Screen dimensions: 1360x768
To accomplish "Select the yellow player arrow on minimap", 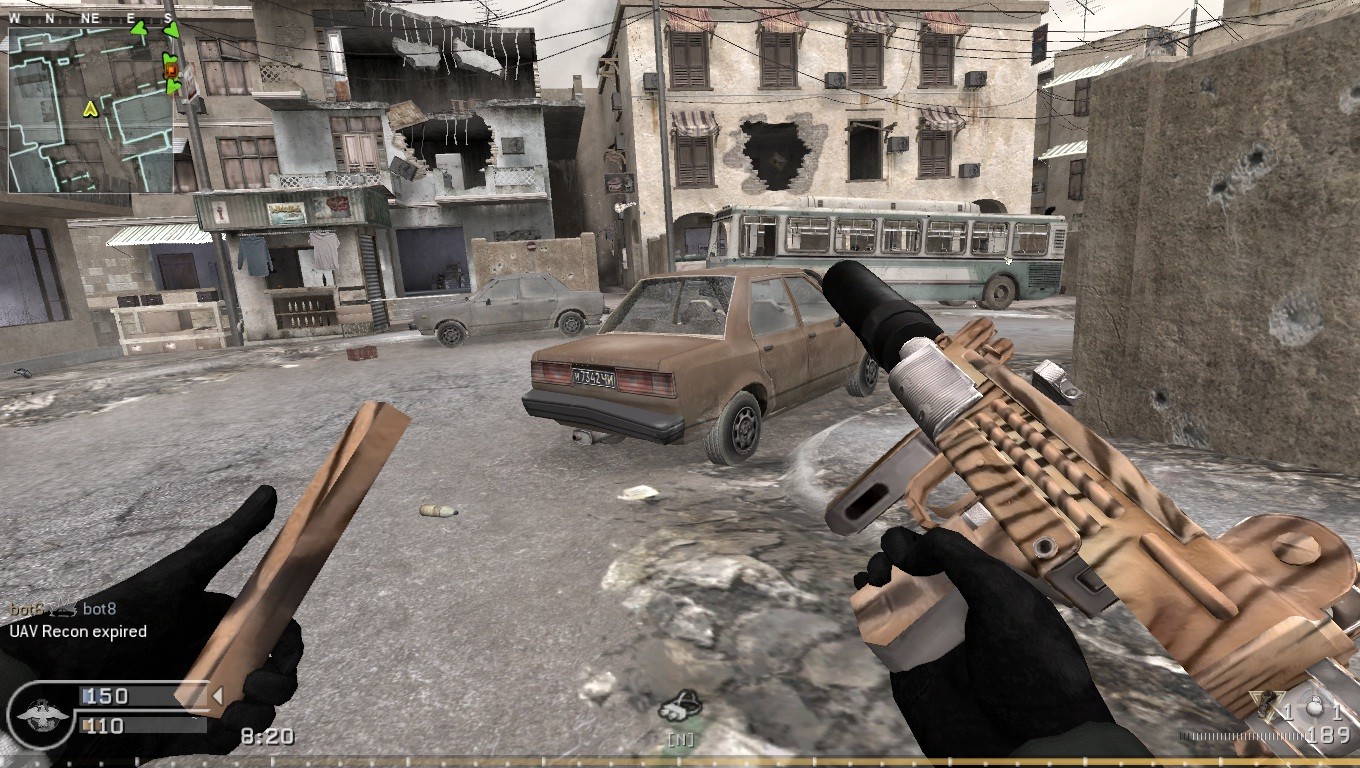I will point(91,109).
